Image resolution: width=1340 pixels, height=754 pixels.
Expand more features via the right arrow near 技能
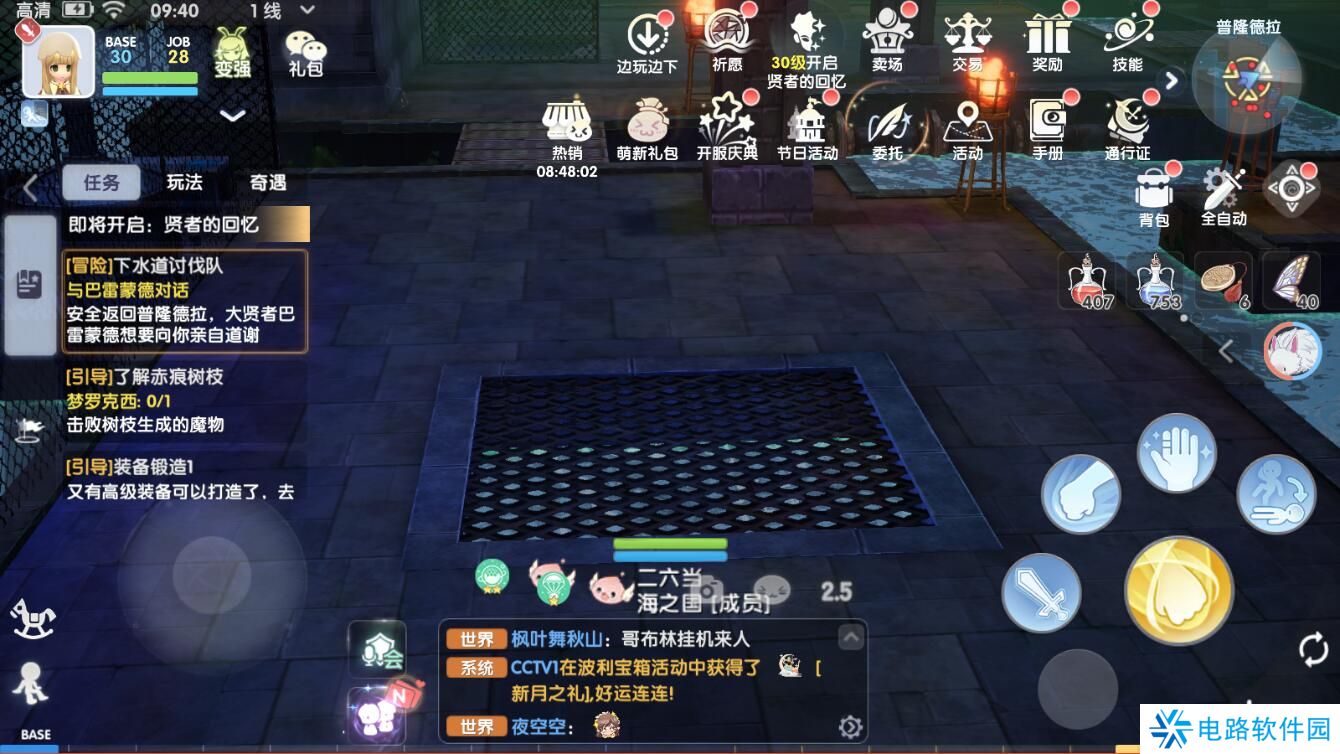1170,81
